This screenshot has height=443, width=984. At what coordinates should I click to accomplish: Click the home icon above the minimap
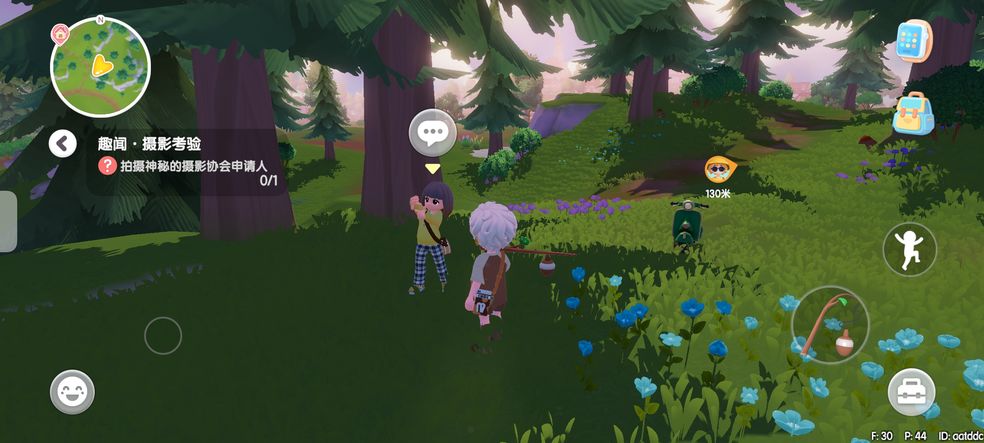pyautogui.click(x=61, y=30)
